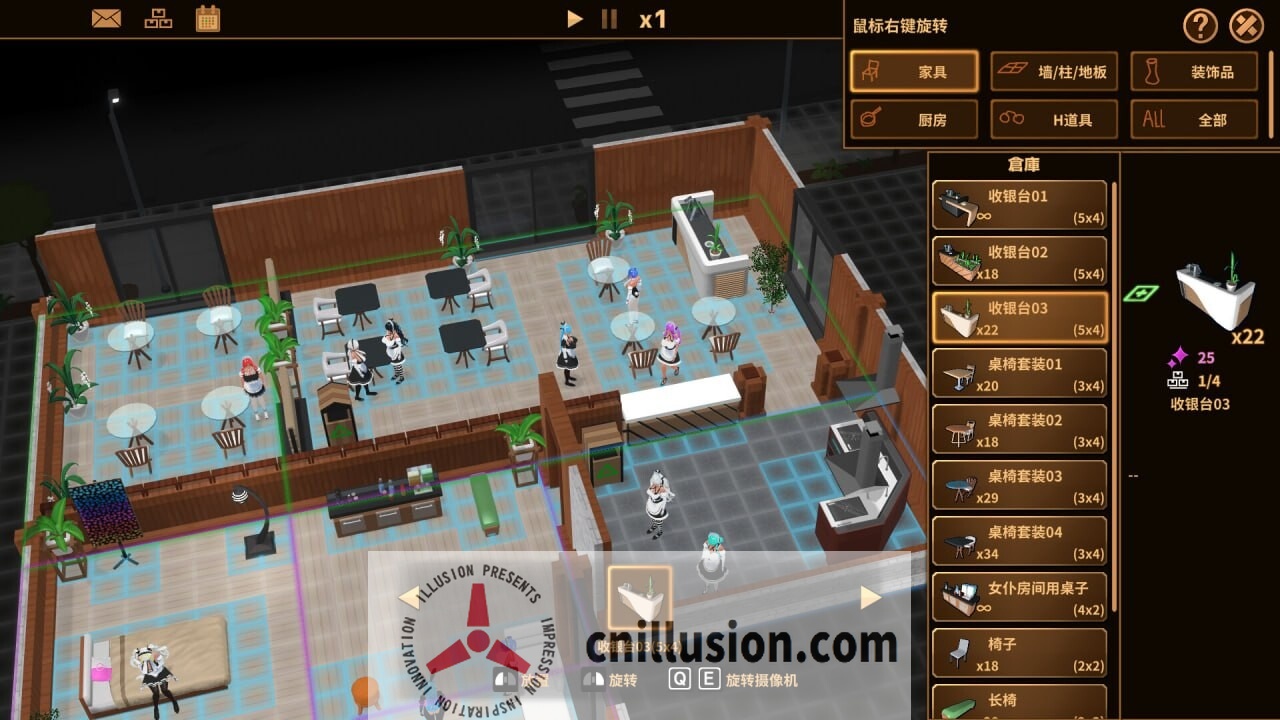Open the question mark help icon

[1199, 26]
